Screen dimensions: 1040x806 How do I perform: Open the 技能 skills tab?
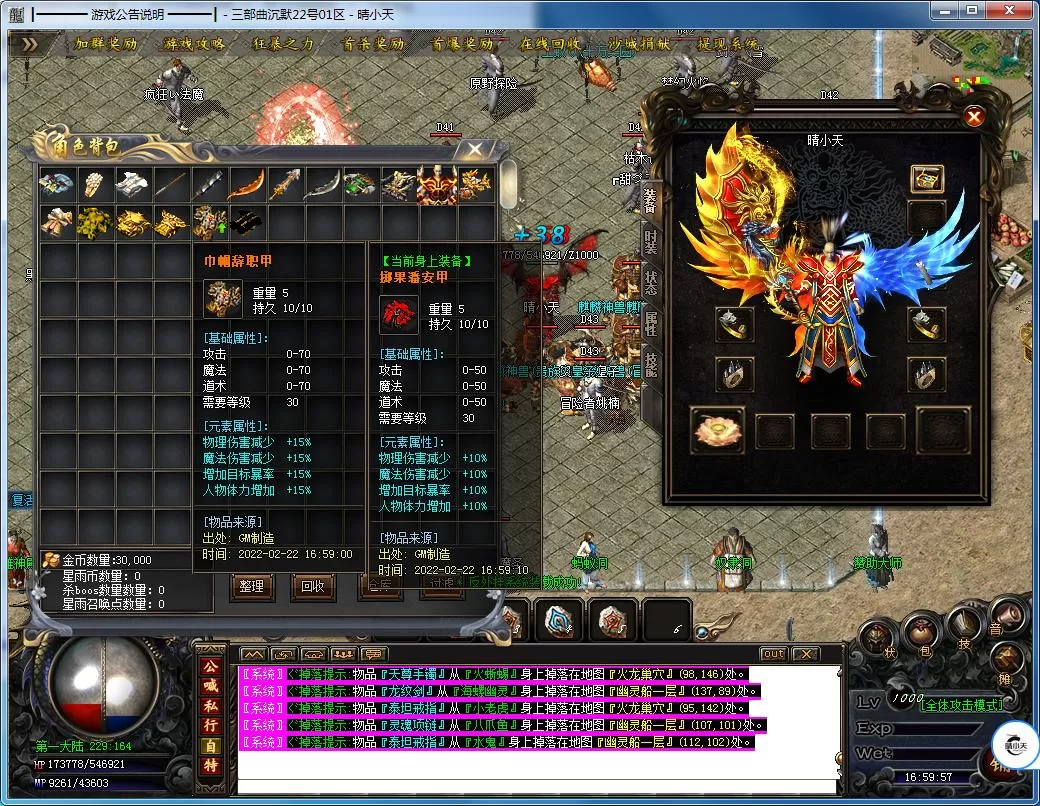coord(651,362)
